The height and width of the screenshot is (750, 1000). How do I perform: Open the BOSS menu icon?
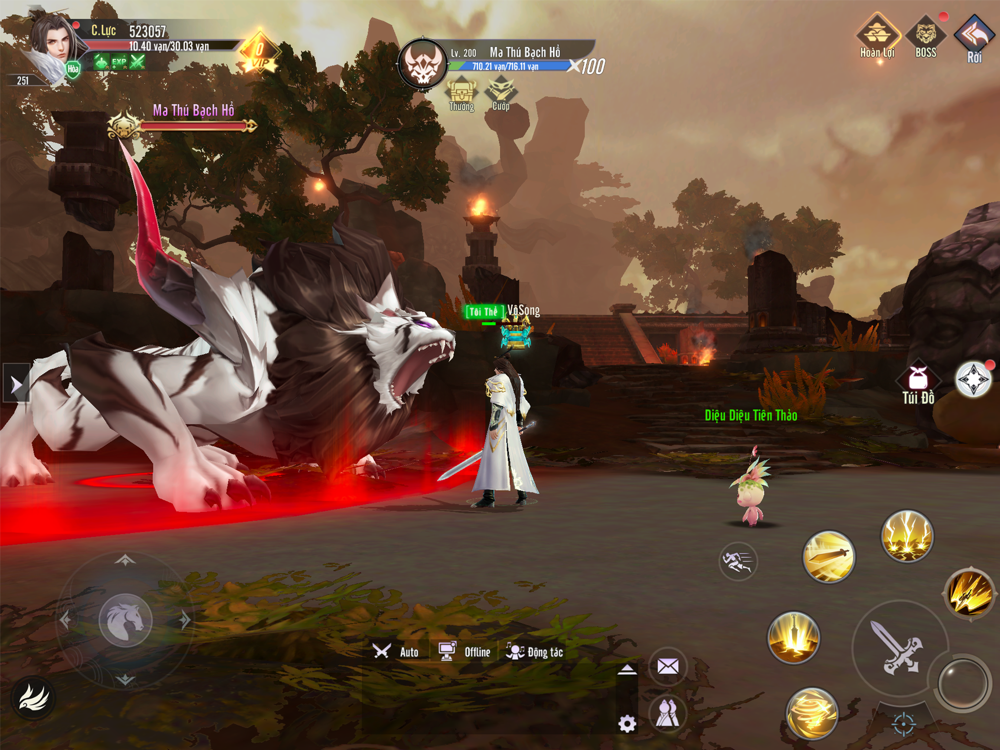[x=926, y=33]
